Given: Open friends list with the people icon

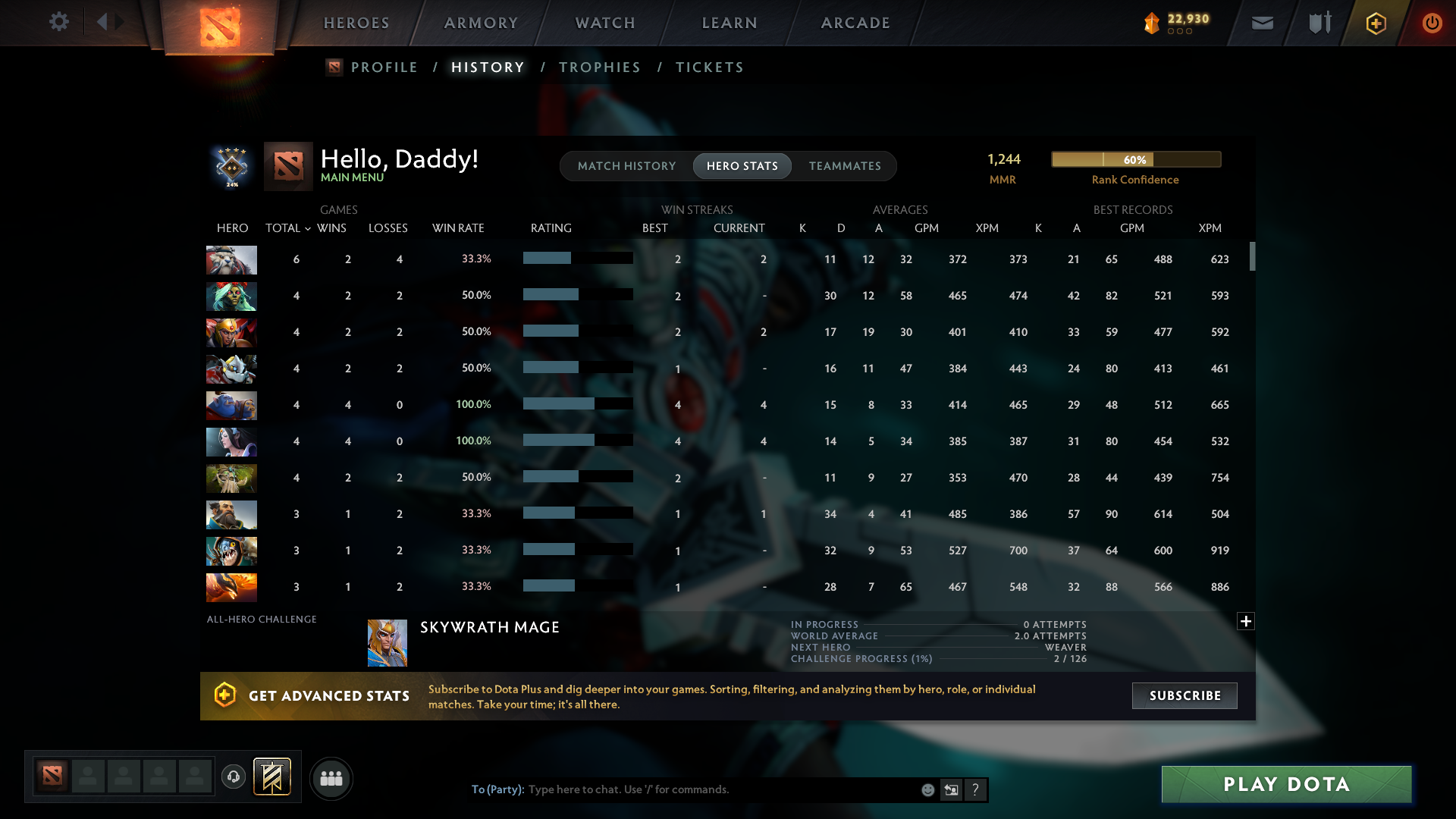Looking at the screenshot, I should (331, 778).
